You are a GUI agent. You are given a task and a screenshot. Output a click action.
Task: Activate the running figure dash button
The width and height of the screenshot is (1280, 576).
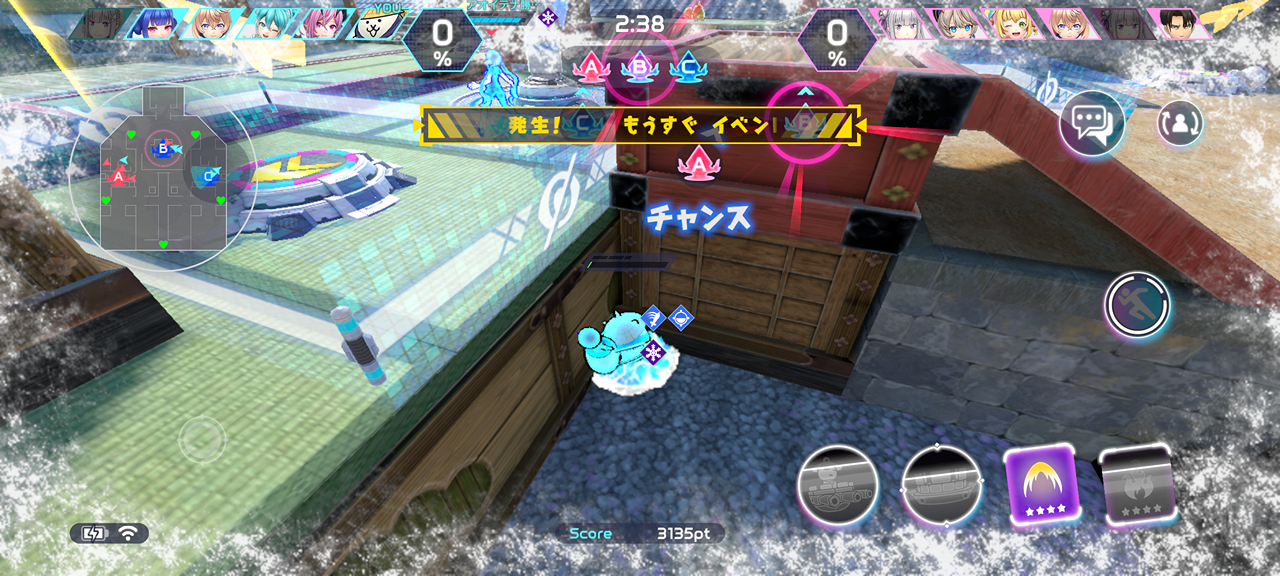[x=1137, y=305]
